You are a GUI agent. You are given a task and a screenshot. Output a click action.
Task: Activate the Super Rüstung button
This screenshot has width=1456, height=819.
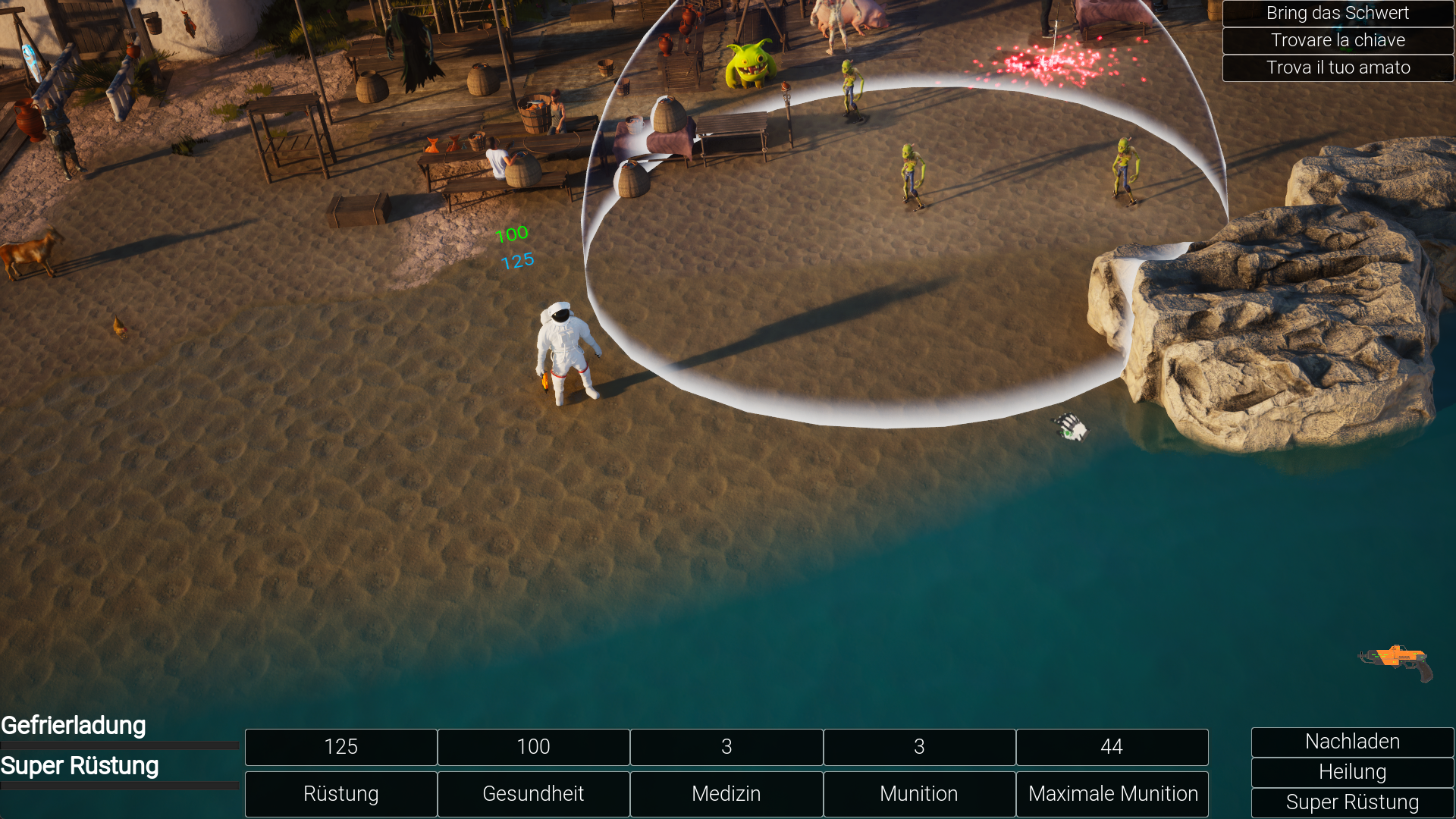(x=1352, y=802)
